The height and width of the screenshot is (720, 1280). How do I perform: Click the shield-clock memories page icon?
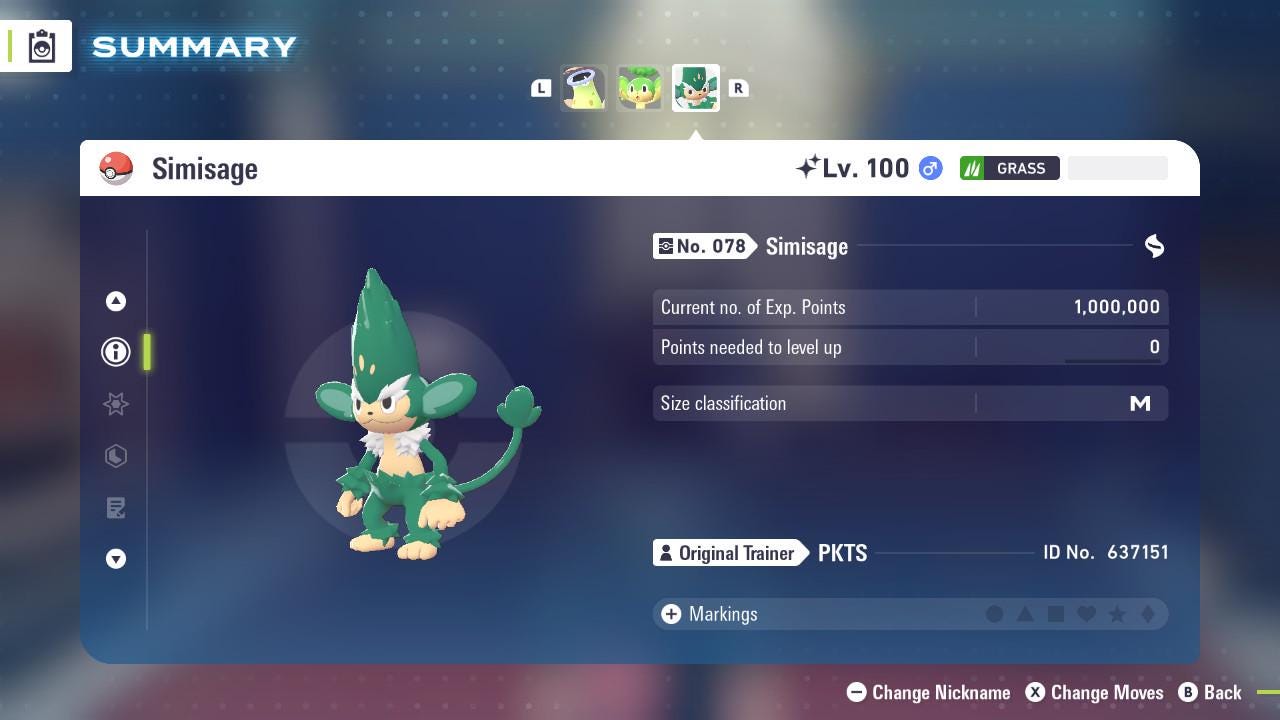116,456
